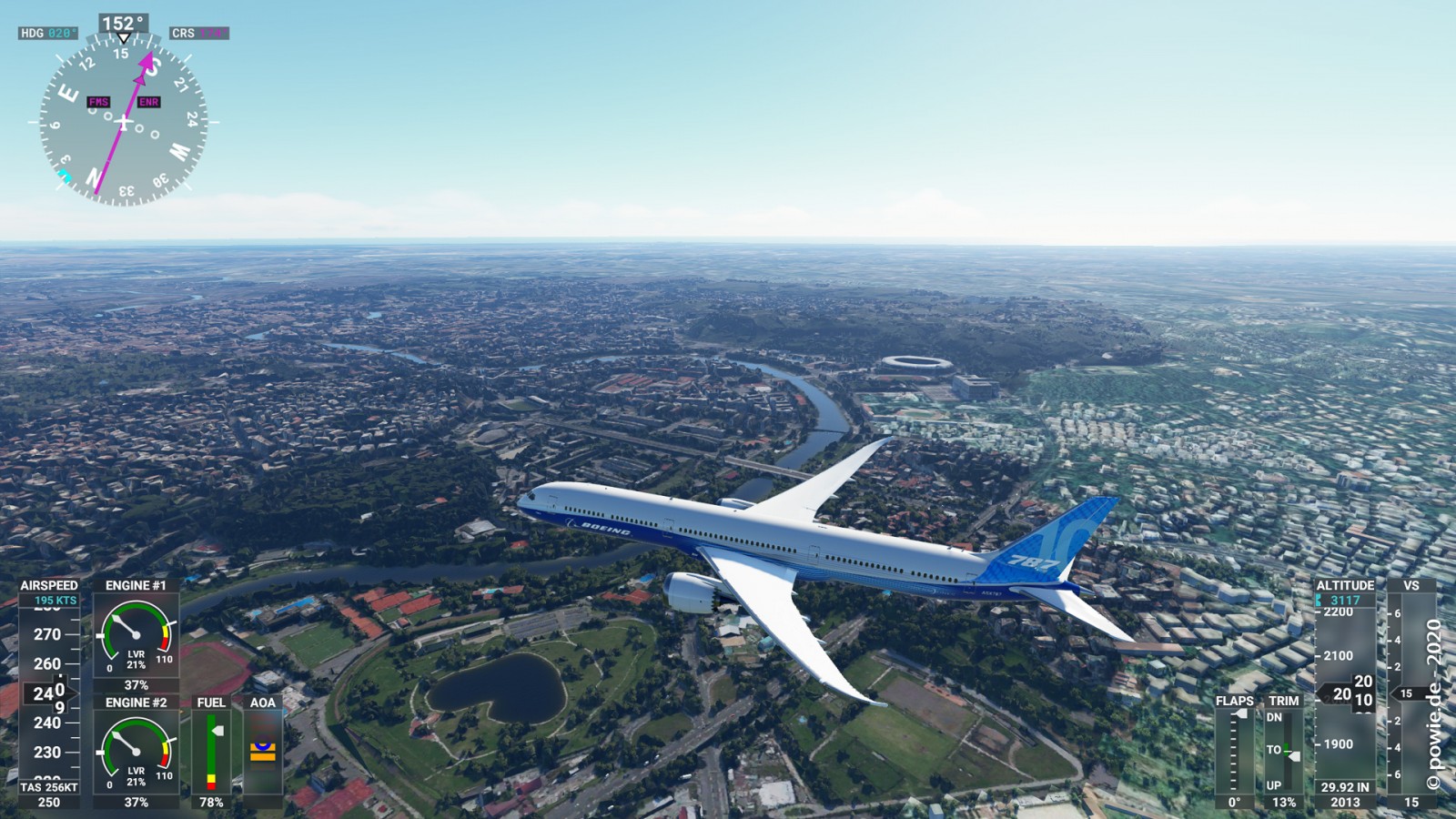Click the VS vertical speed scale

pyautogui.click(x=1410, y=693)
